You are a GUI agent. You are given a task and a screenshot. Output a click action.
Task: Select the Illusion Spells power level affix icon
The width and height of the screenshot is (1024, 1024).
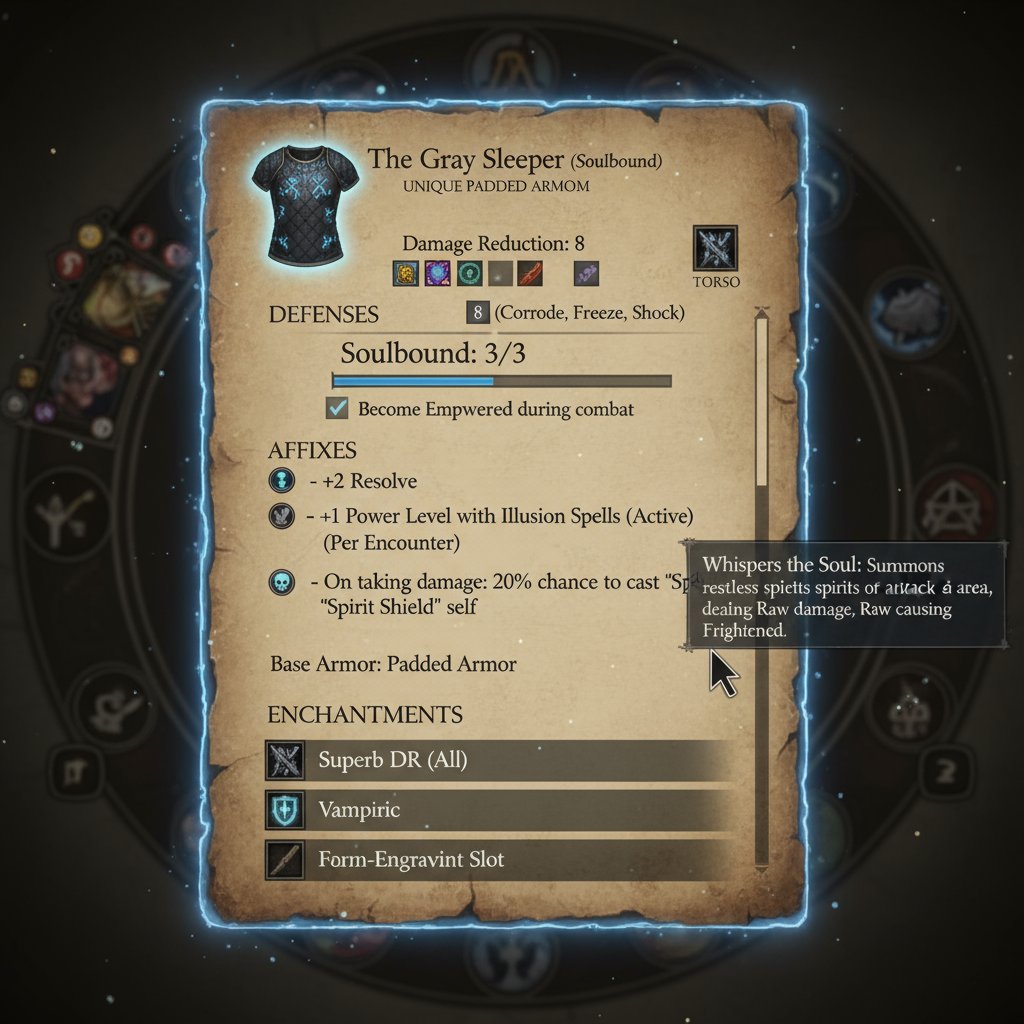282,516
